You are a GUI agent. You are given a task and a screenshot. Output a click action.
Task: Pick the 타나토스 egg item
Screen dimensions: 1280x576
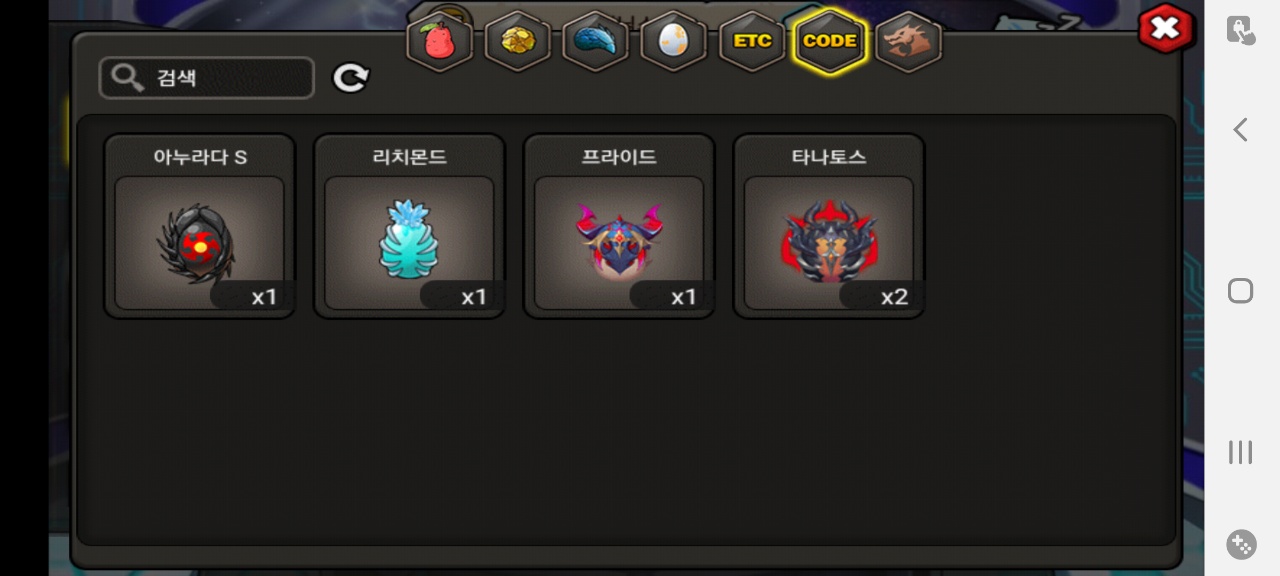pyautogui.click(x=829, y=243)
